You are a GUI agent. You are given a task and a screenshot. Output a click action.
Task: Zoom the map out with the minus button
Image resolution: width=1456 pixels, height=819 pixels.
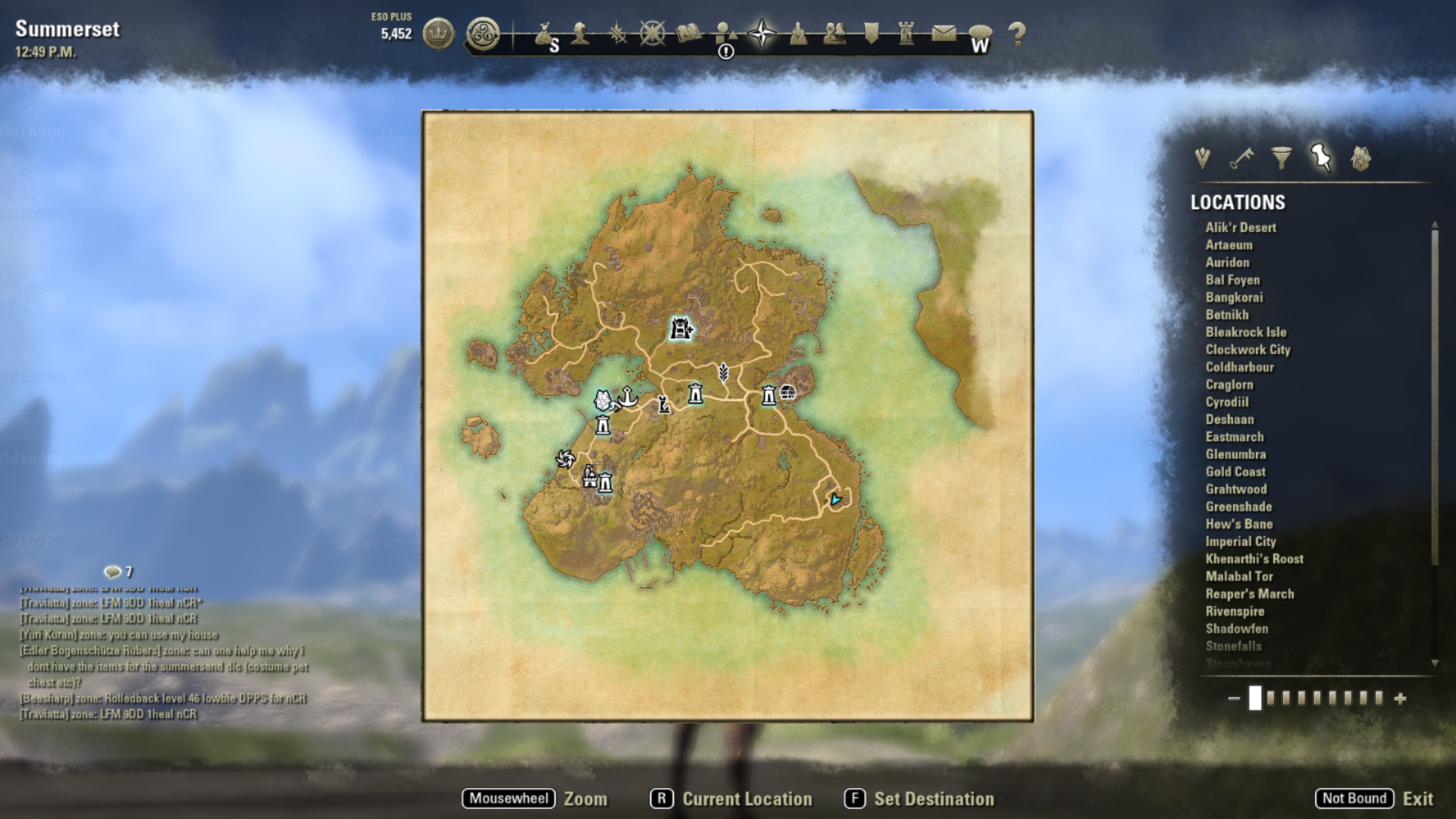(1234, 698)
